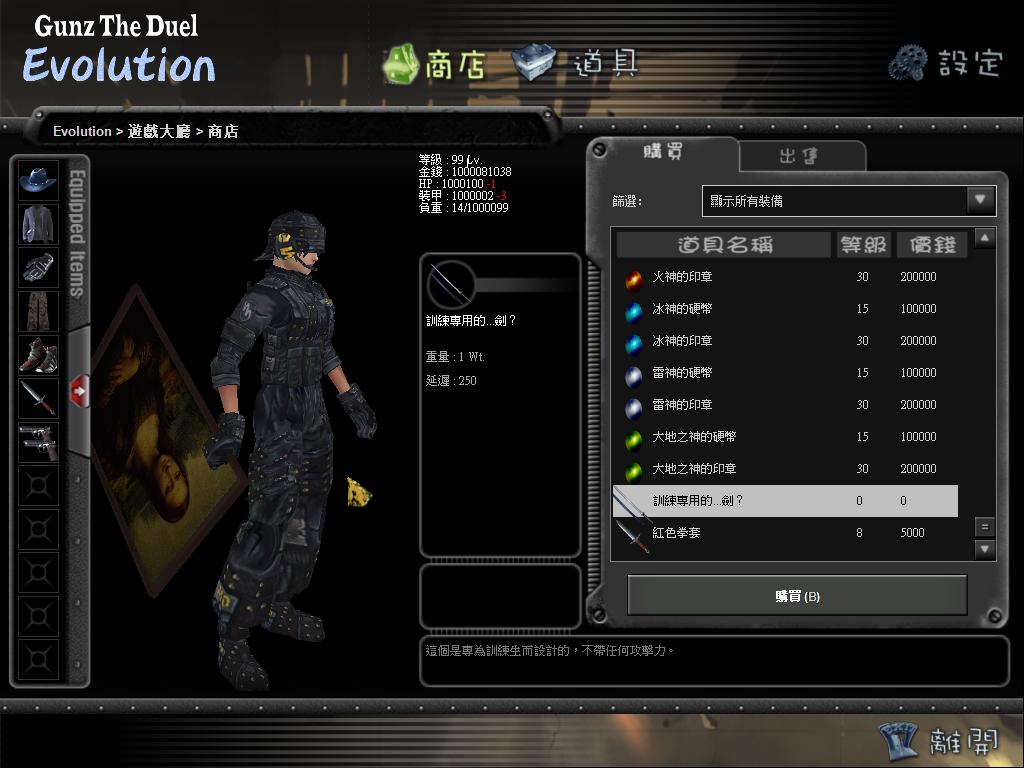Select the equipped camo pants slot

tap(39, 311)
